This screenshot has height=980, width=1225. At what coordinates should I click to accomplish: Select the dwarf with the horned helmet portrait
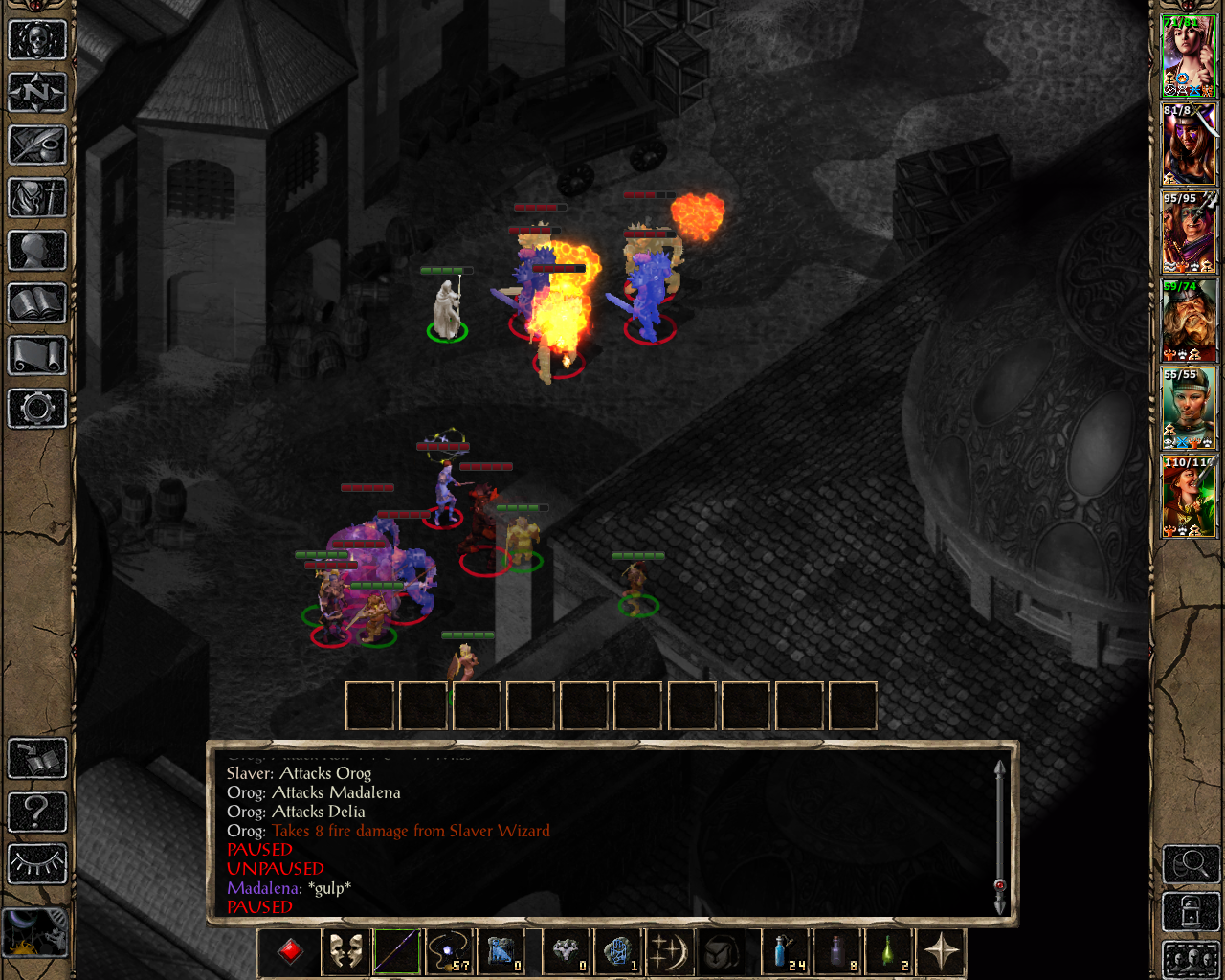click(1189, 321)
